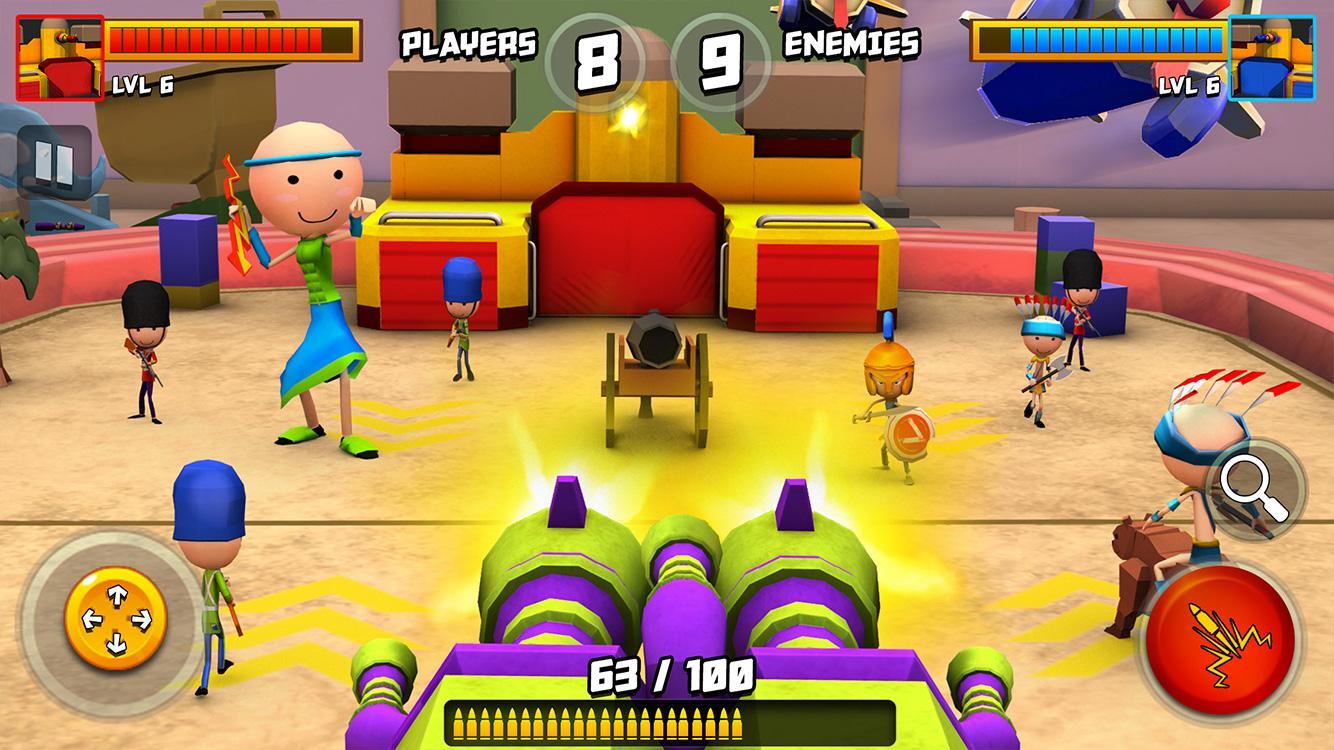Tap the left-pointing arrow in the directional pad
This screenshot has height=750, width=1334.
tap(91, 621)
